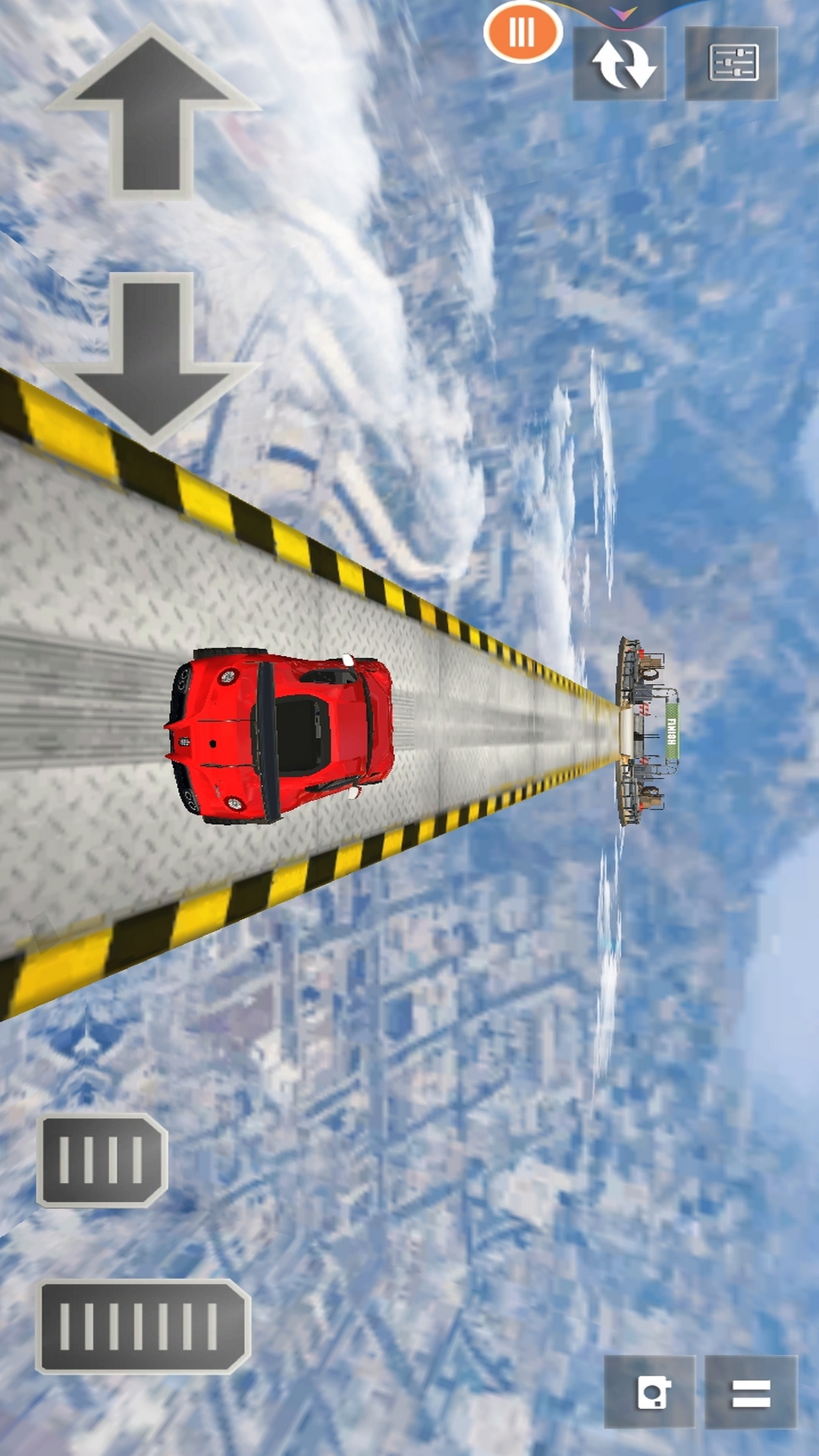Steer with the large down arrow
Image resolution: width=819 pixels, height=1456 pixels.
click(152, 358)
